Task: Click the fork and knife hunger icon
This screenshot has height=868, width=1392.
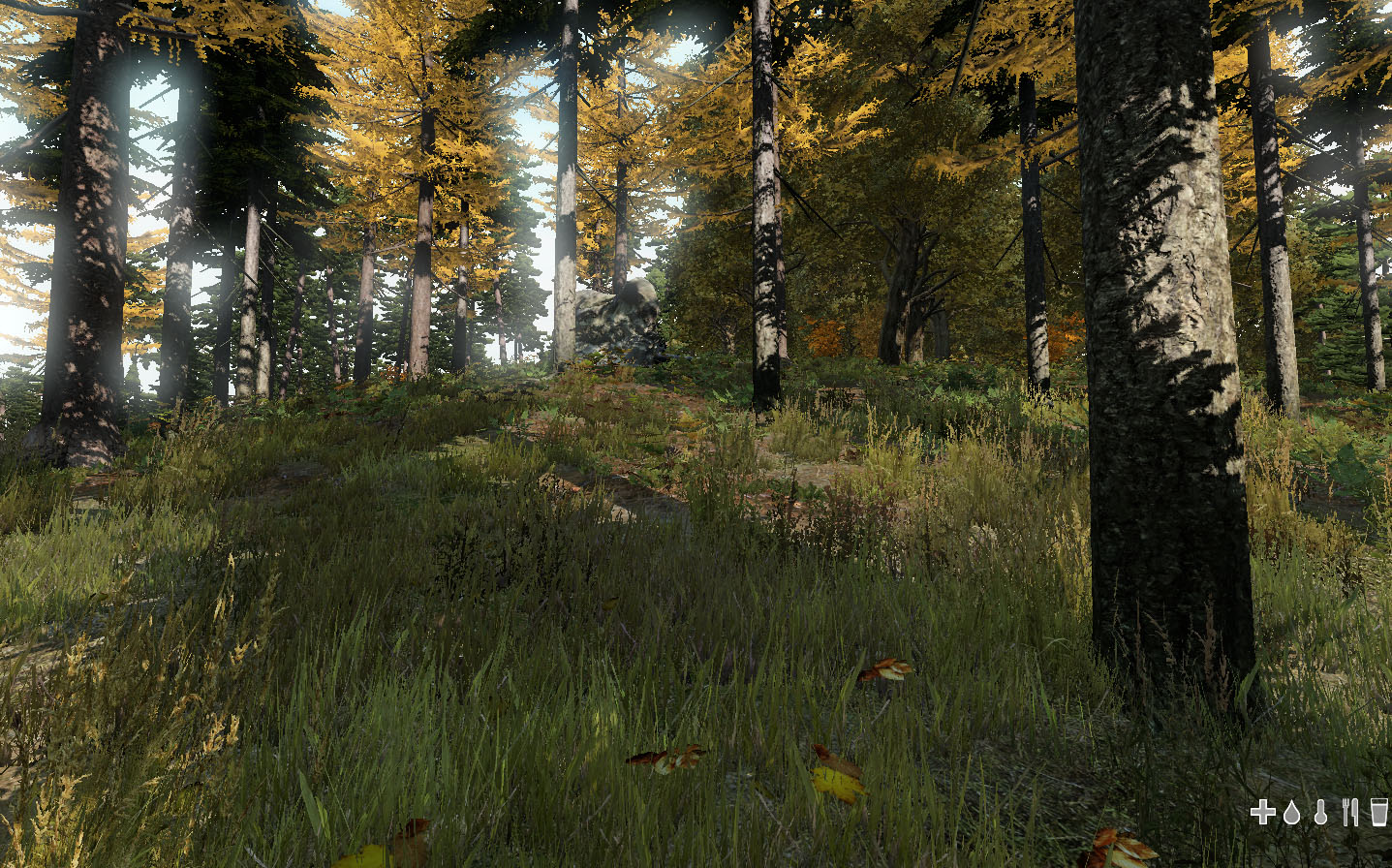Action: click(1349, 813)
